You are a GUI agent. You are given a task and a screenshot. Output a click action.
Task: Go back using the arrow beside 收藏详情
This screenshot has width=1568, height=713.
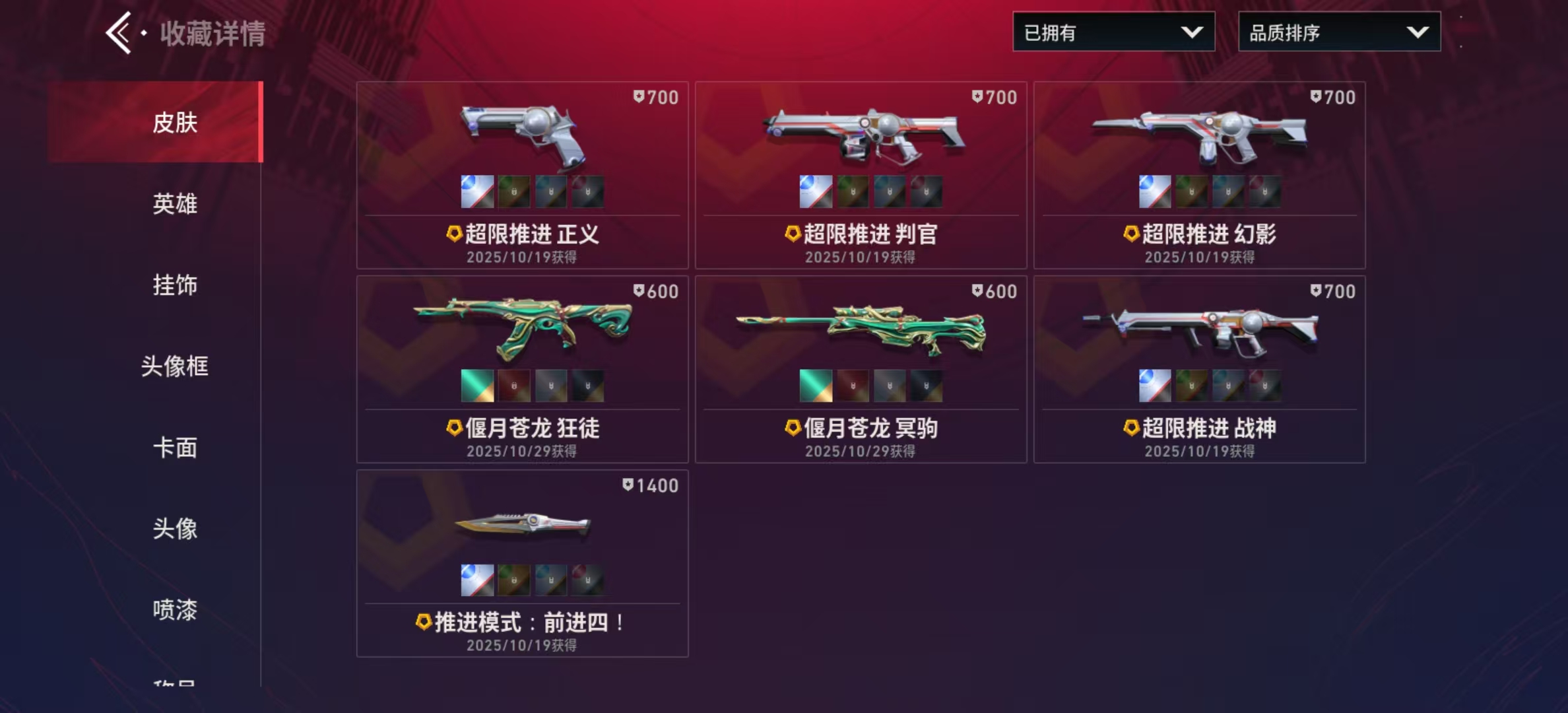tap(120, 32)
